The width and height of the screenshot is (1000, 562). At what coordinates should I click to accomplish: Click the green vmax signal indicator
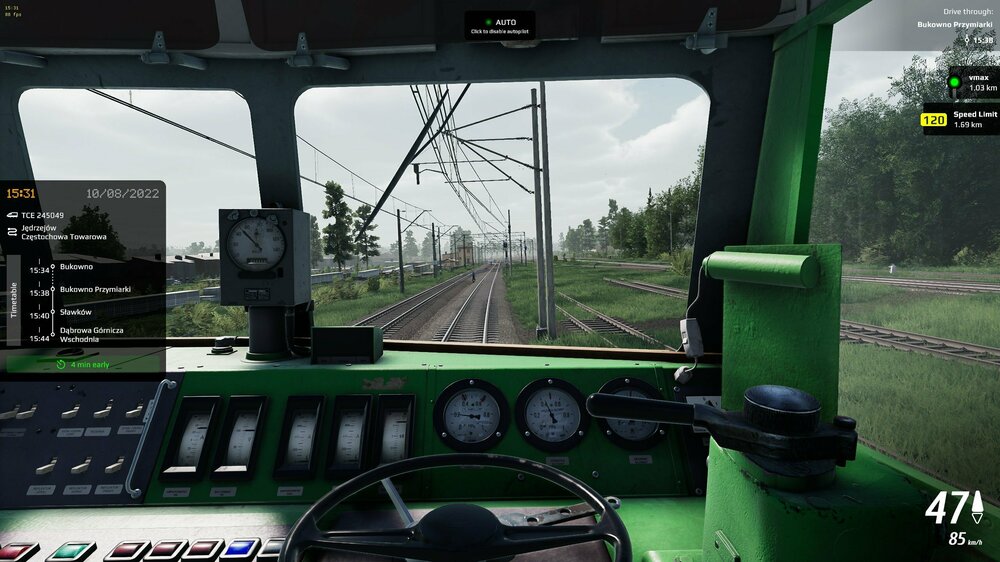(x=954, y=82)
